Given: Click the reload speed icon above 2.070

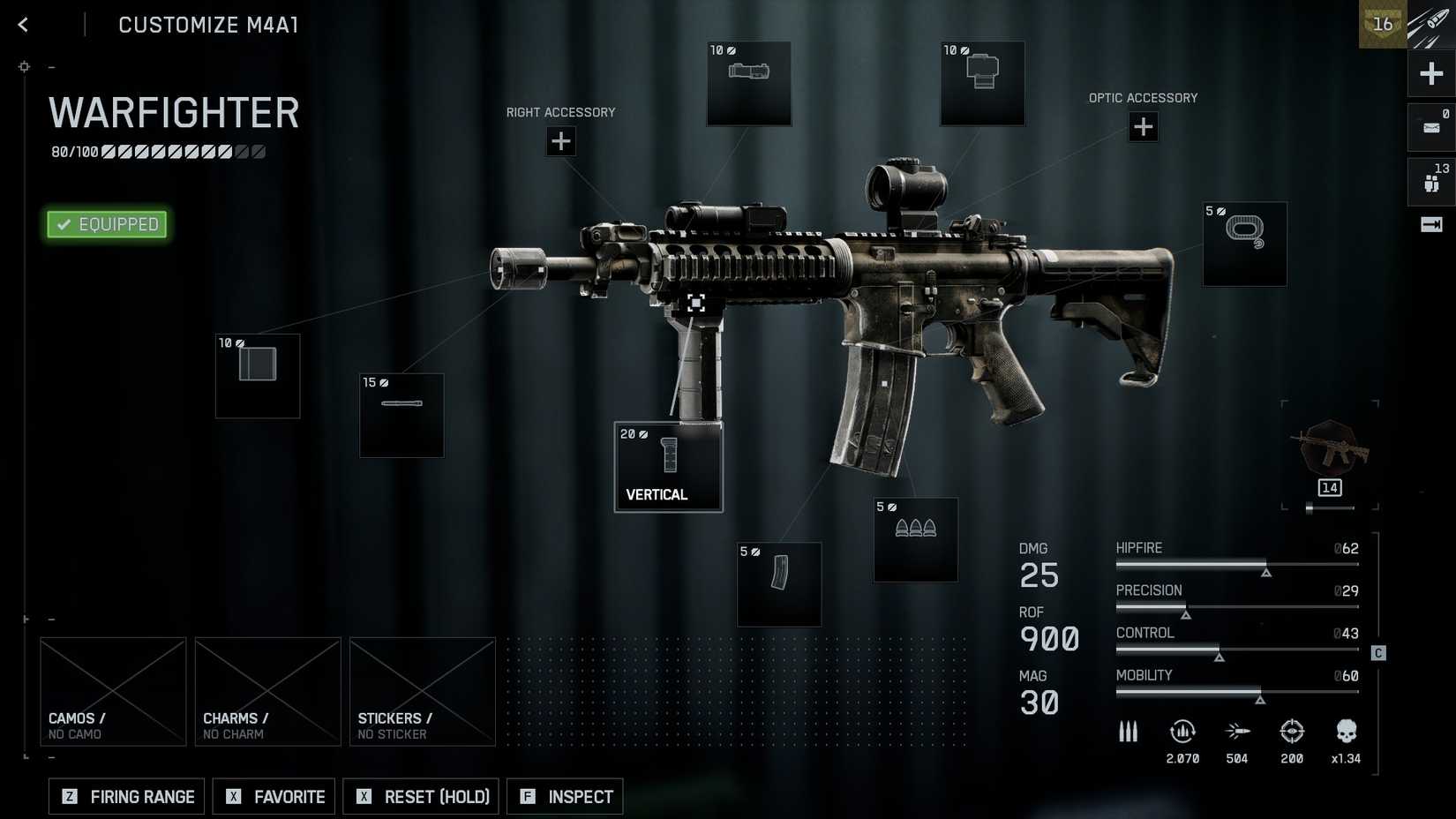Looking at the screenshot, I should [1182, 732].
